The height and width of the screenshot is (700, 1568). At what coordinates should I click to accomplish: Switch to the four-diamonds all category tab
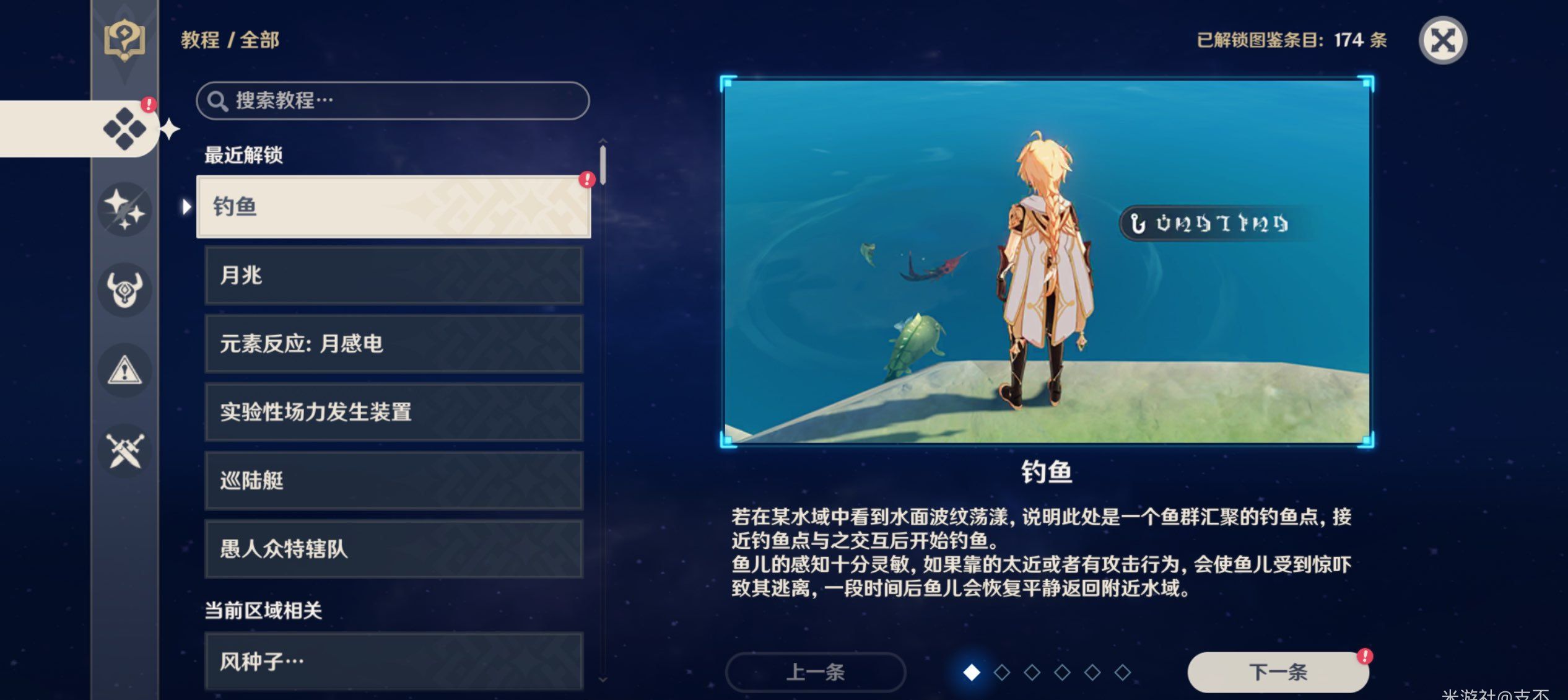(x=124, y=129)
